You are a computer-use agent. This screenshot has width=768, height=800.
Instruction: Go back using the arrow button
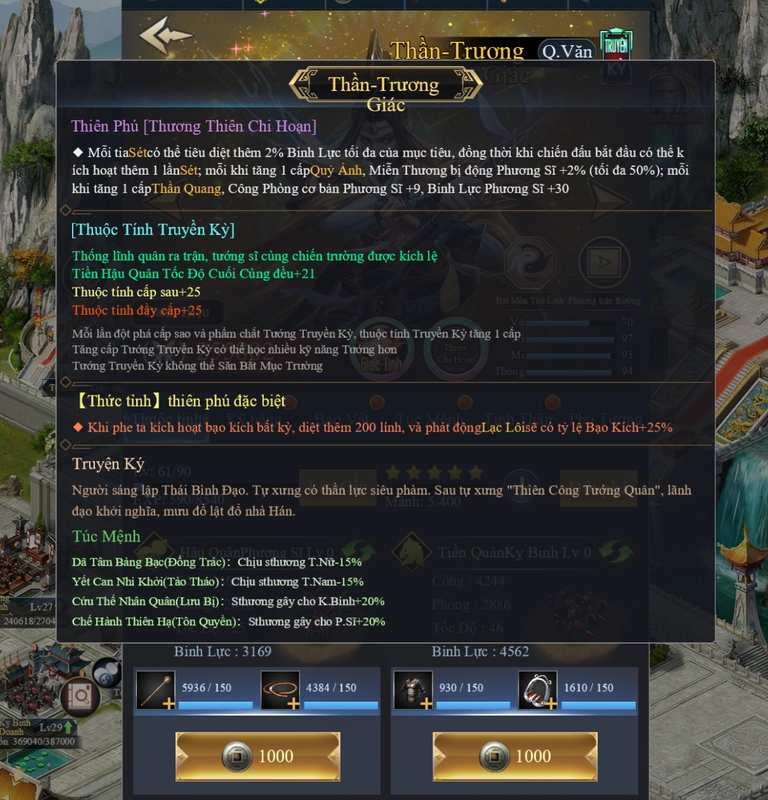[x=166, y=36]
